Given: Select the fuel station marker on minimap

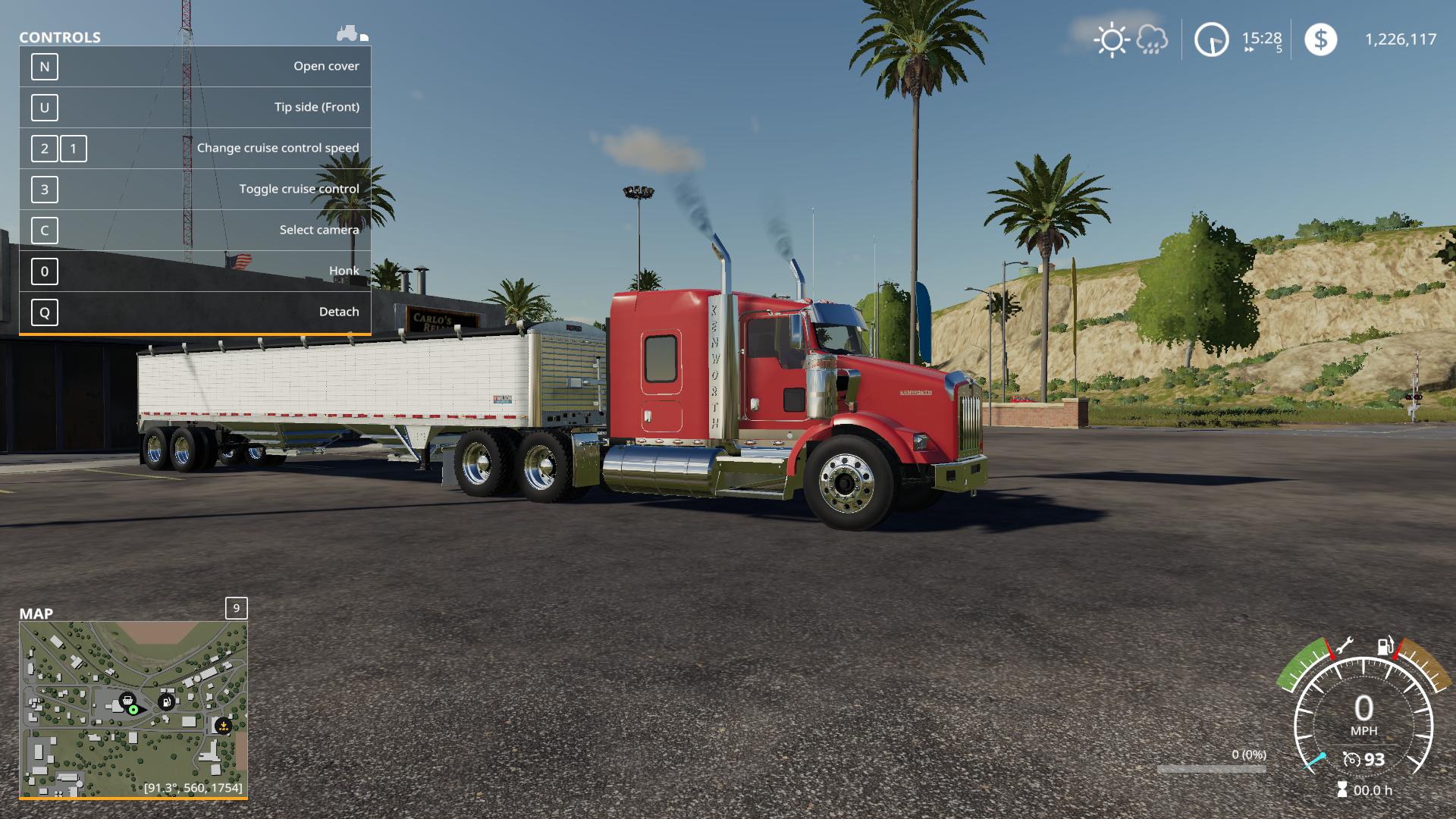Looking at the screenshot, I should 166,701.
